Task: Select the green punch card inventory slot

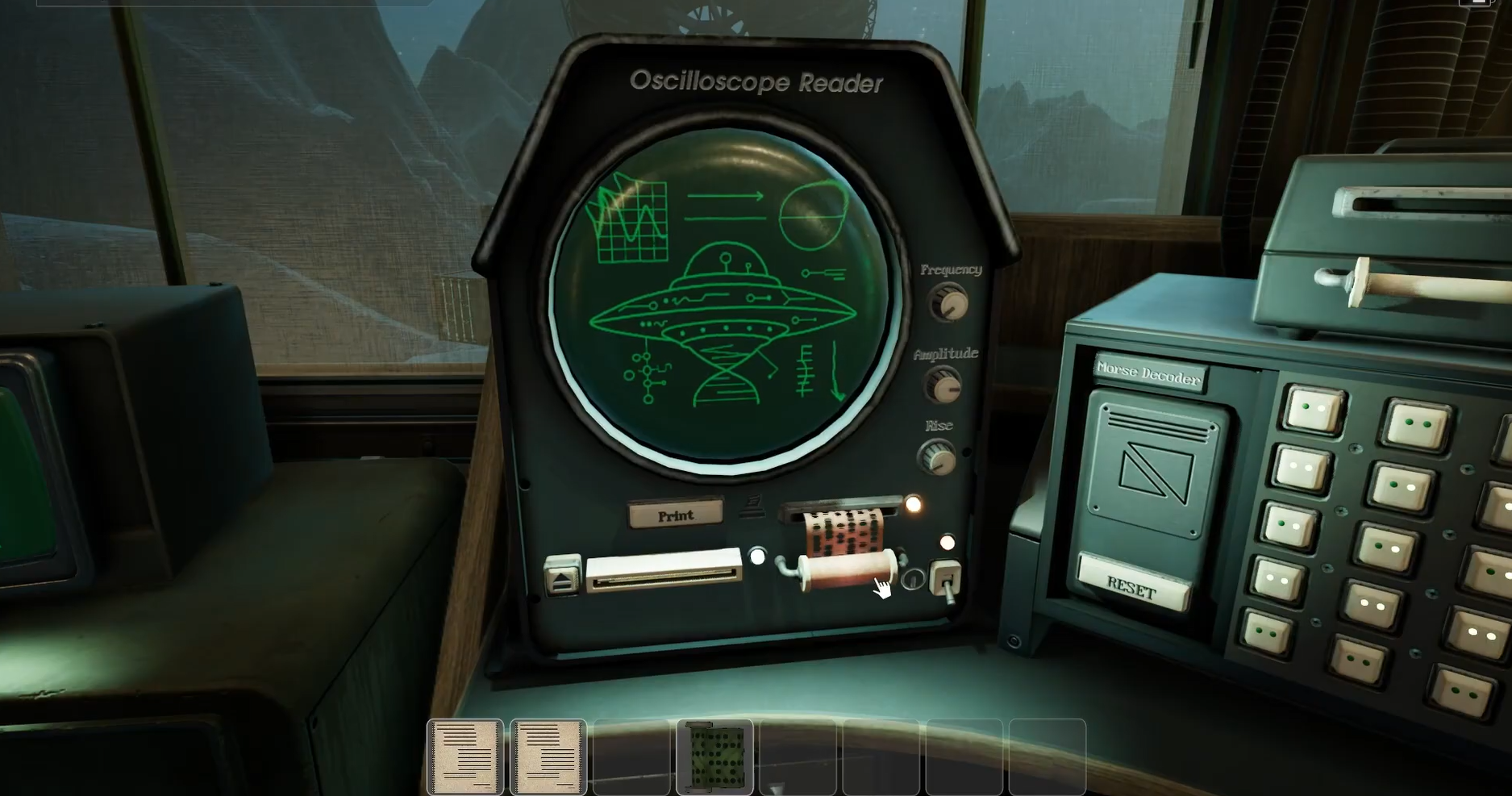Action: (714, 756)
